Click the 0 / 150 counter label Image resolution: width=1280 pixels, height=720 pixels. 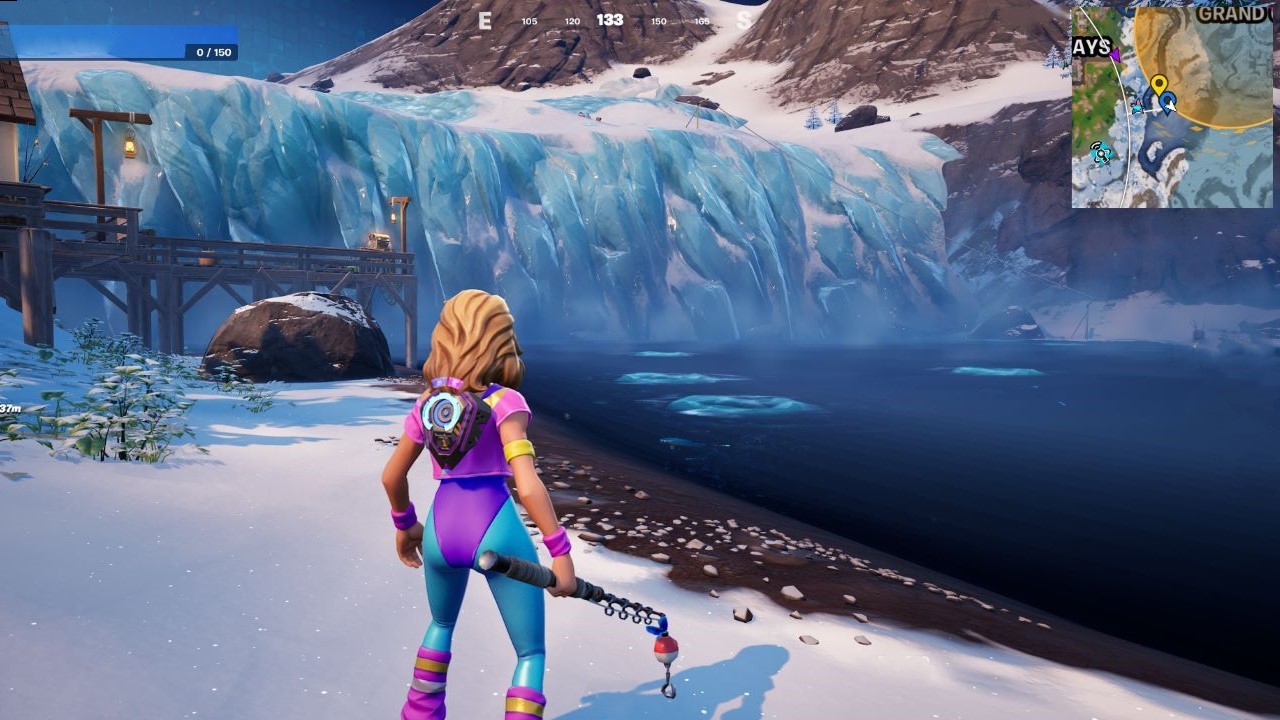[x=212, y=52]
